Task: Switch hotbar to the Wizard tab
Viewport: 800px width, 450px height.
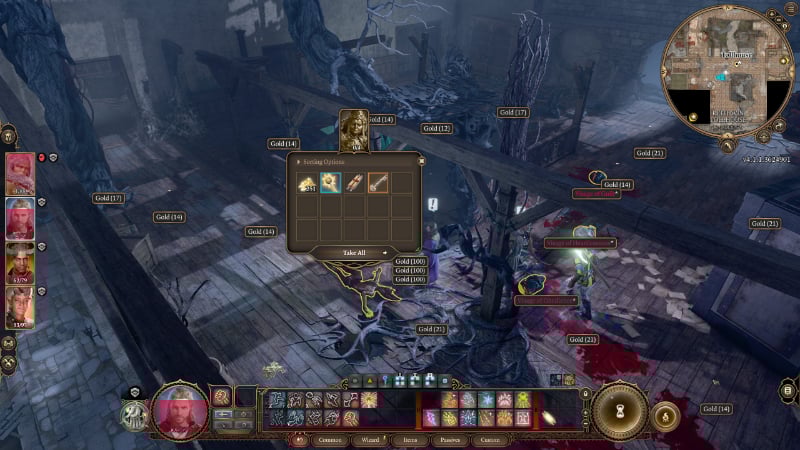Action: [x=371, y=439]
